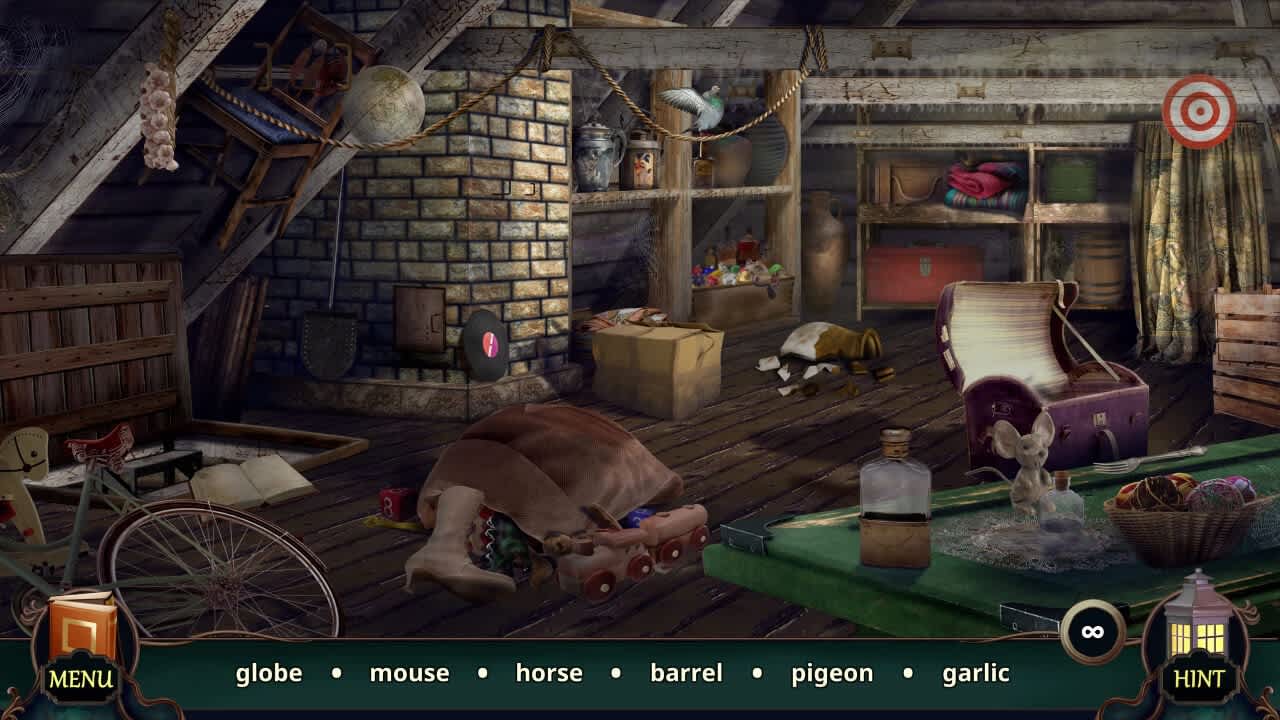The image size is (1280, 720).
Task: Click the word 'garlic' on the bottom bar
Action: point(974,673)
